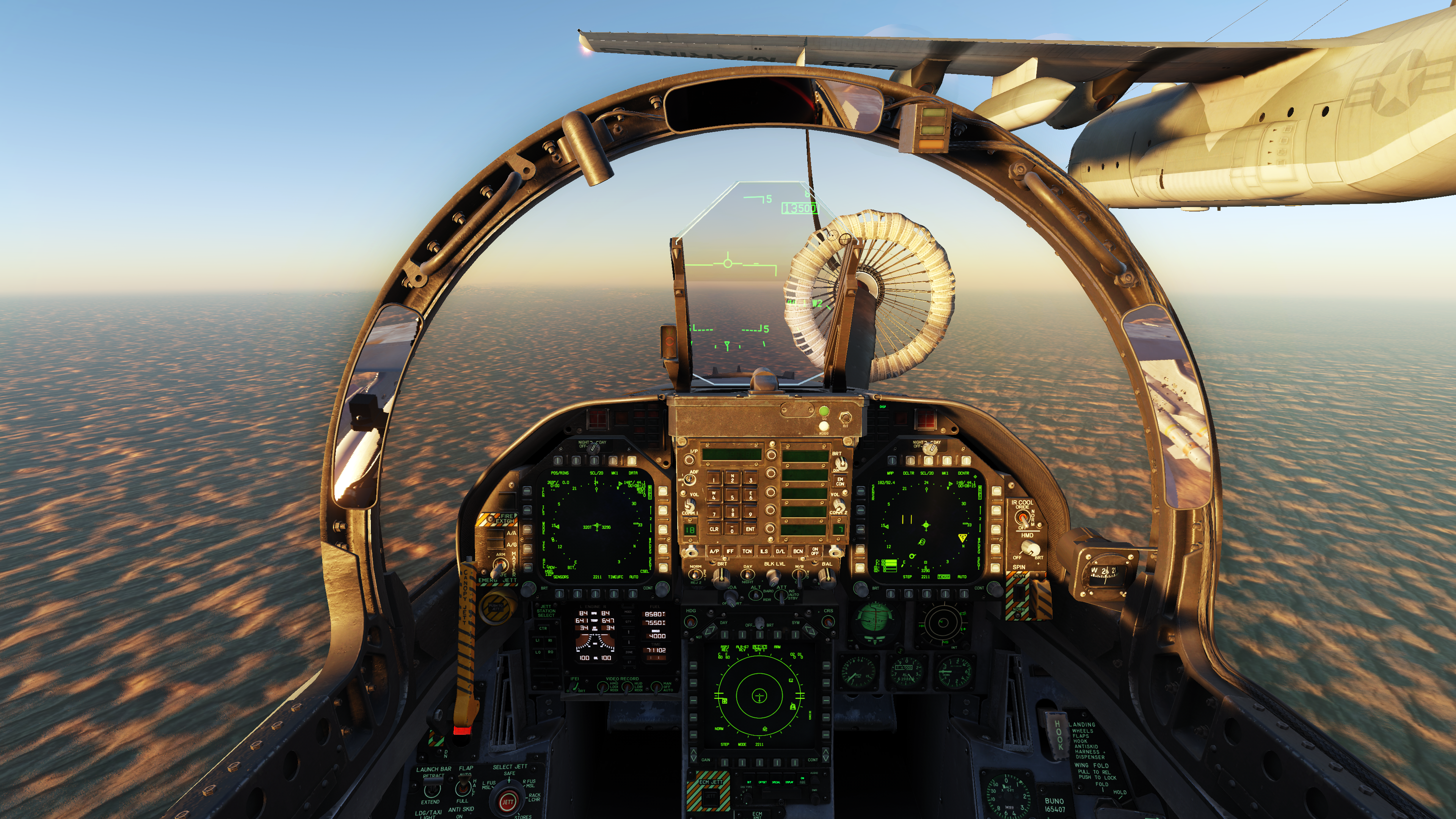
Task: Select the D/L datalink button
Action: (780, 551)
